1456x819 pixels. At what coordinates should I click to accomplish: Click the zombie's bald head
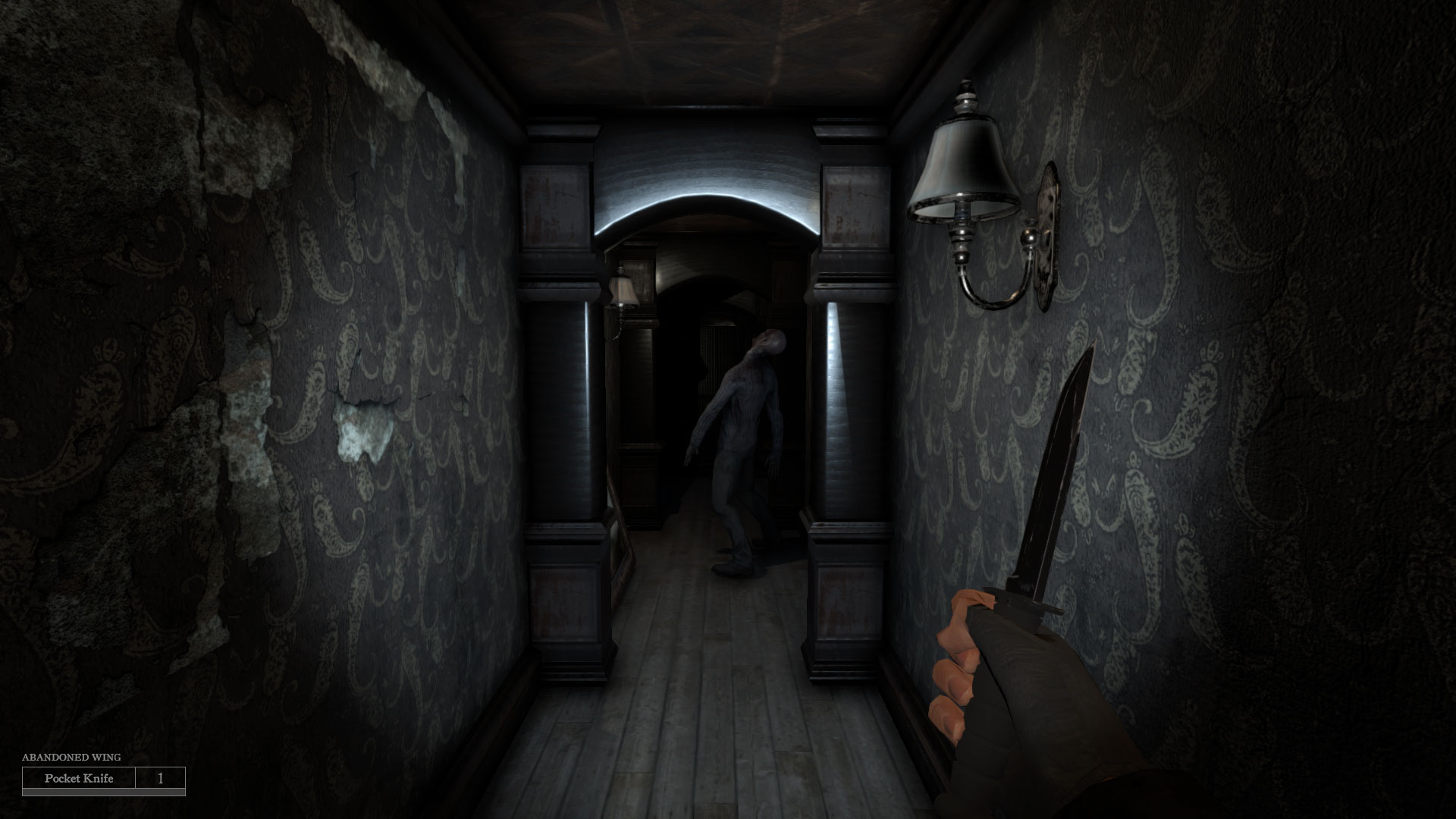click(768, 341)
